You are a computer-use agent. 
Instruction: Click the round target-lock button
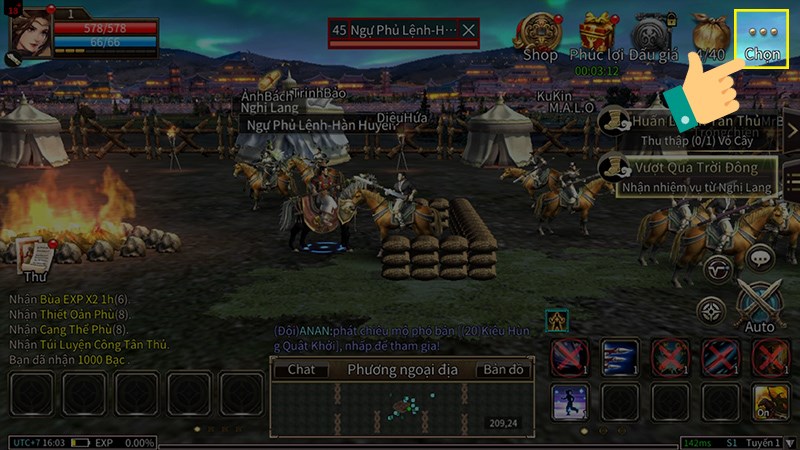tap(711, 311)
